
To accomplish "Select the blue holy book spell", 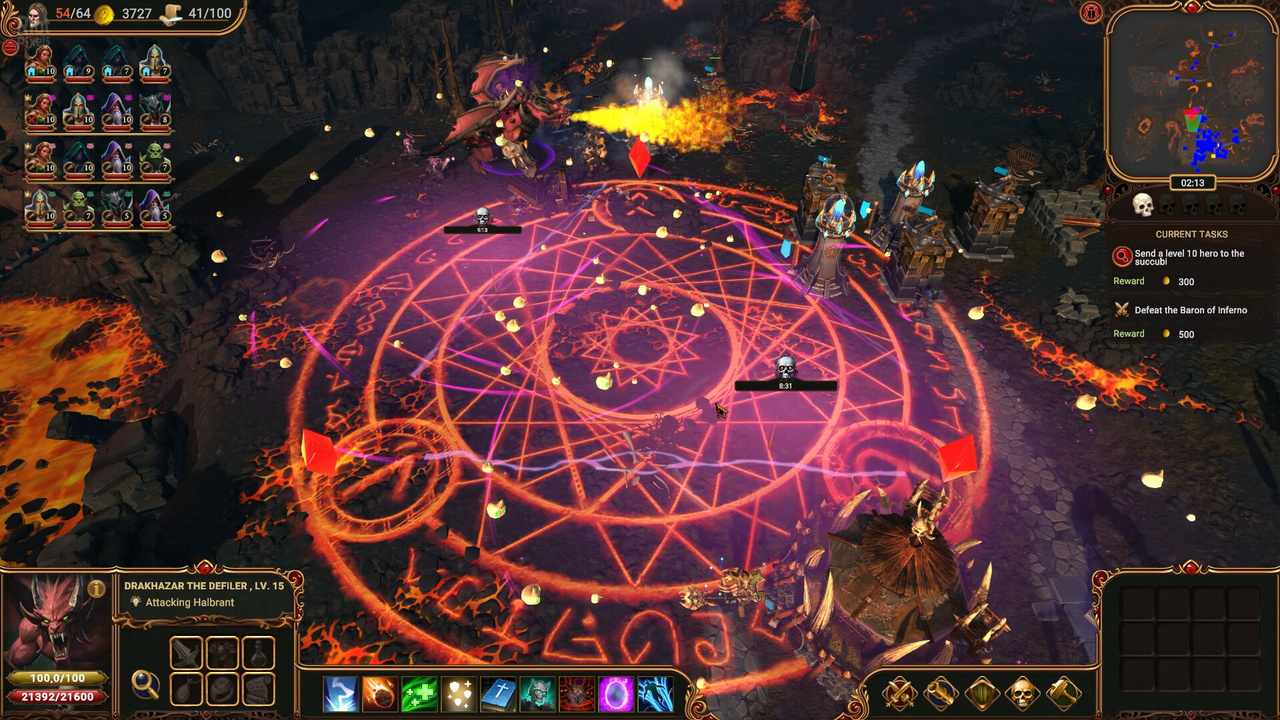I will tap(498, 694).
